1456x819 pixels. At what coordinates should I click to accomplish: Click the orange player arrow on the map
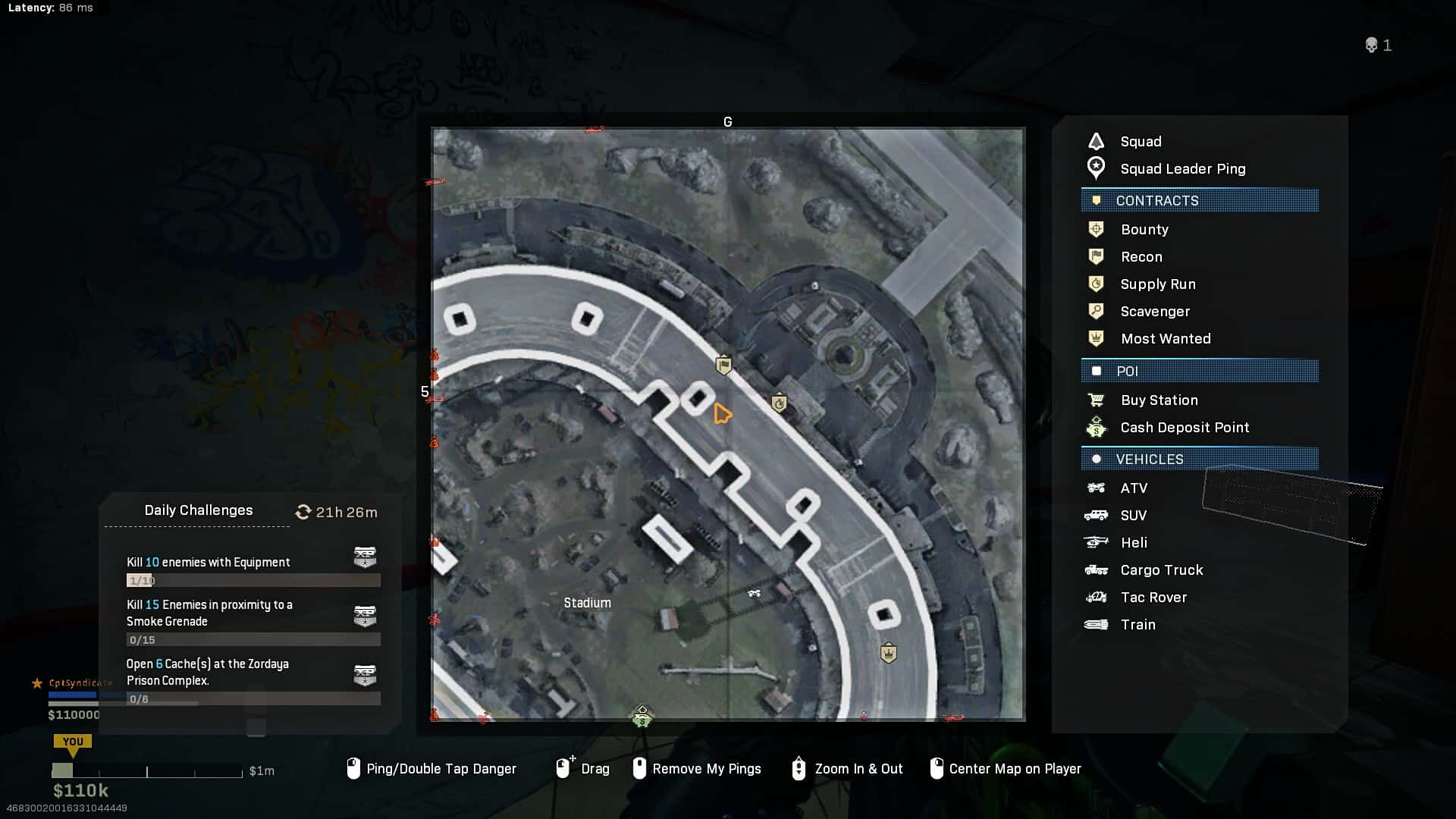[x=722, y=414]
